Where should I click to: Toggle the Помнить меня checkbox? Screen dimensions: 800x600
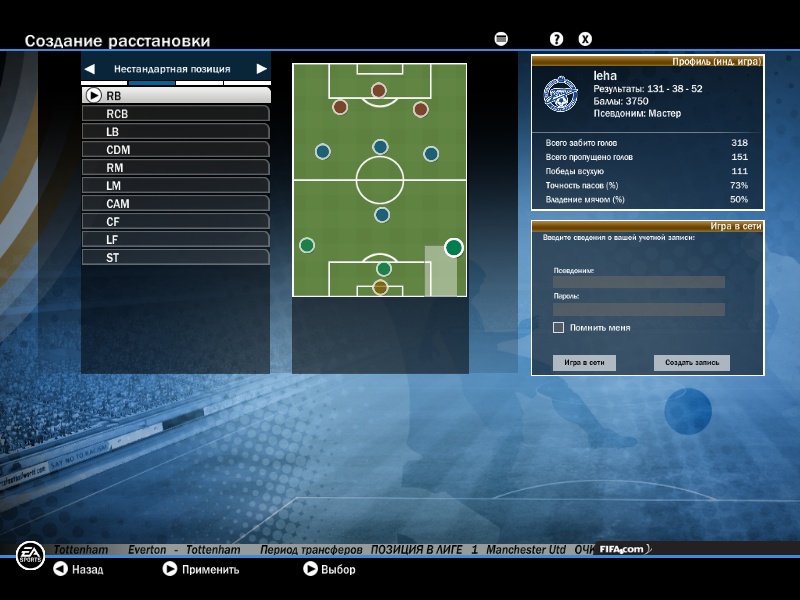[558, 327]
